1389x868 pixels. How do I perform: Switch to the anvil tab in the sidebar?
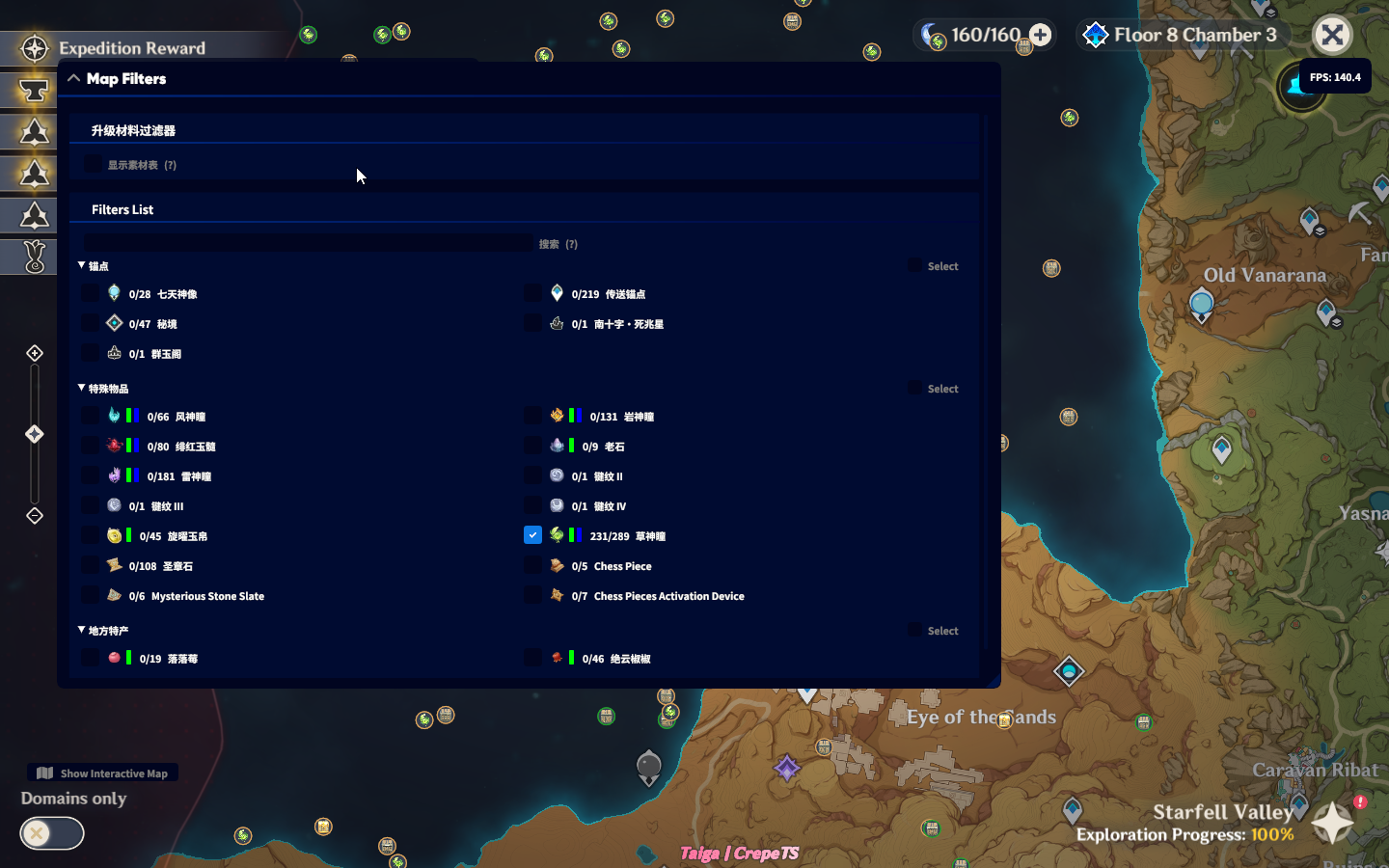pos(32,90)
